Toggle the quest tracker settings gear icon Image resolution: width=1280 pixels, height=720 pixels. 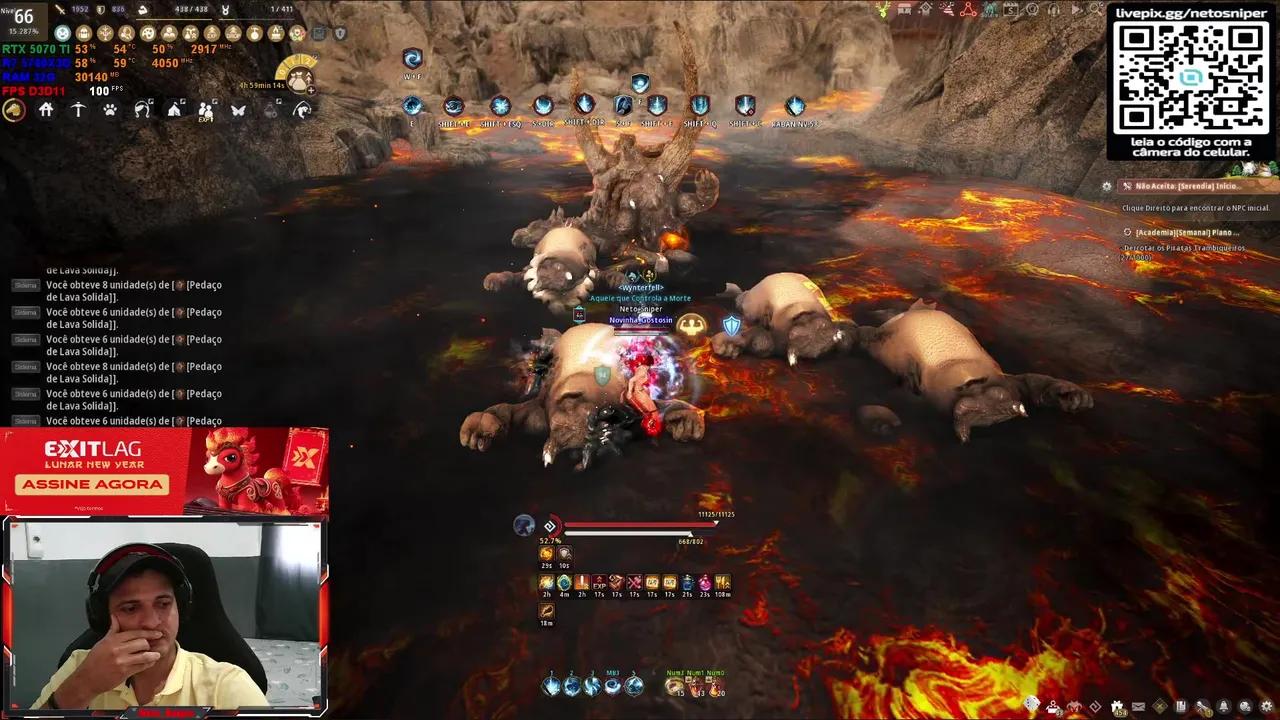pyautogui.click(x=1106, y=186)
